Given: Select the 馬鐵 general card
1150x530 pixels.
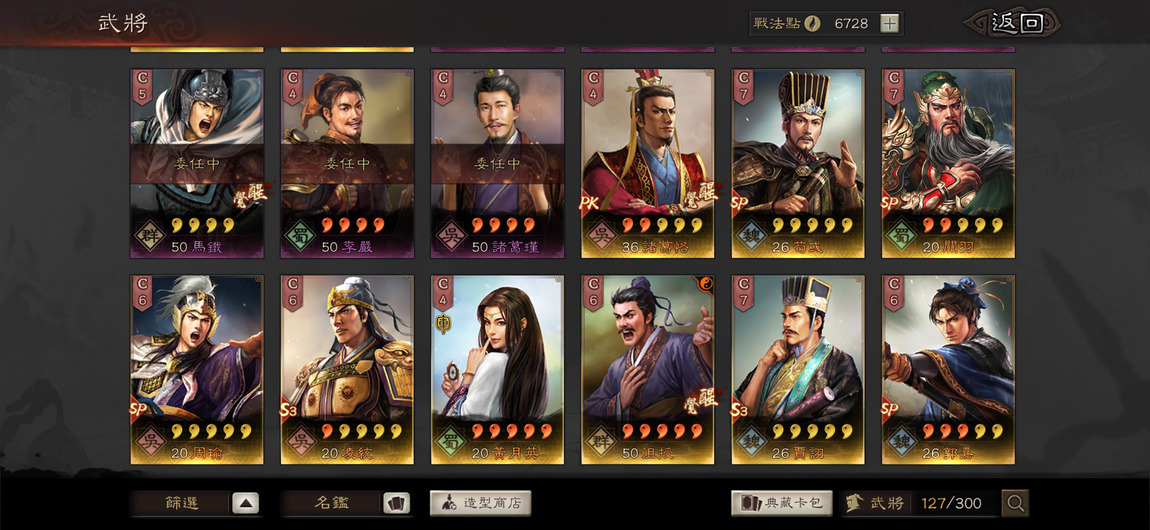Looking at the screenshot, I should 197,163.
